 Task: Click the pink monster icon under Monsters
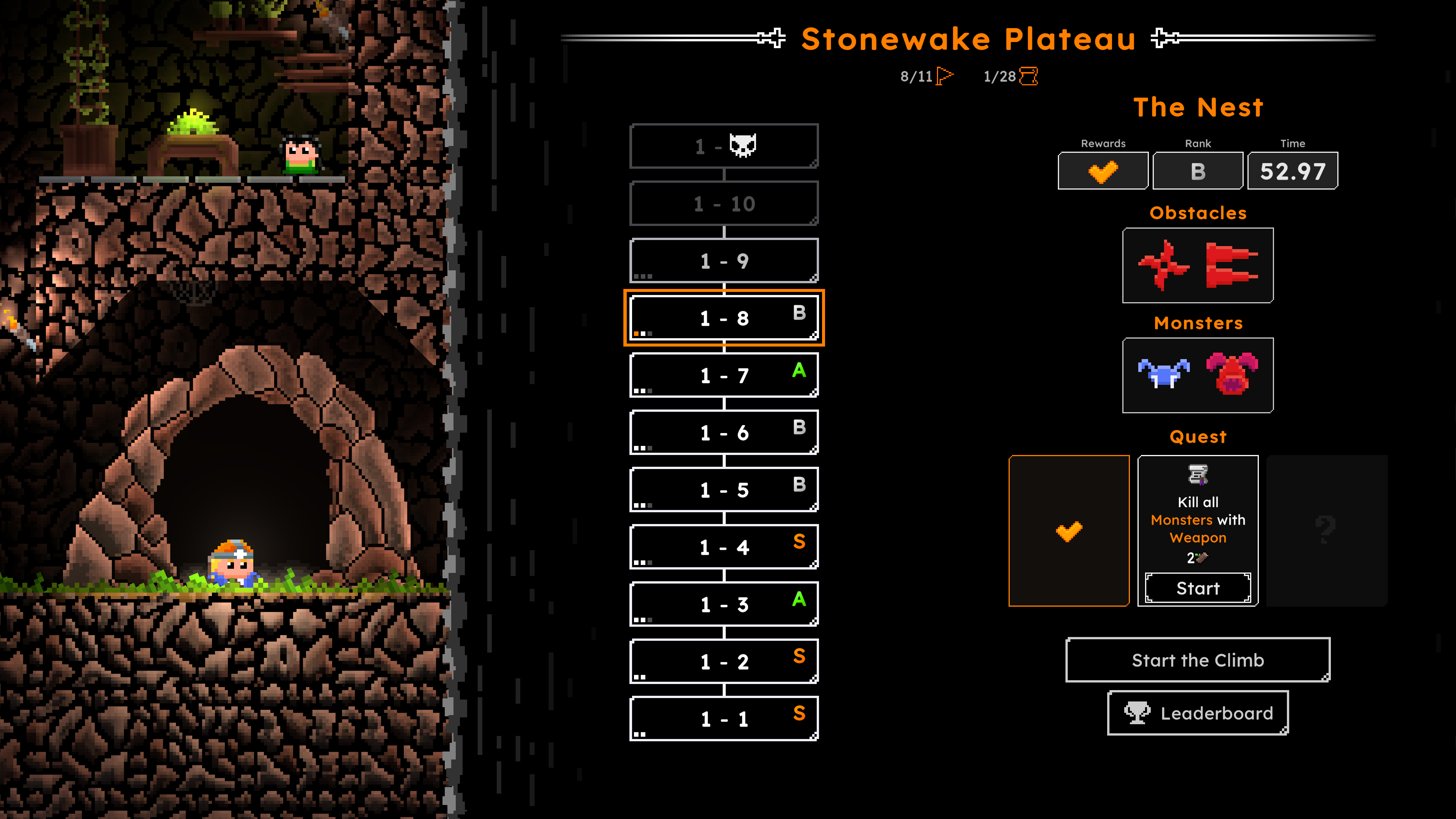tap(1231, 373)
